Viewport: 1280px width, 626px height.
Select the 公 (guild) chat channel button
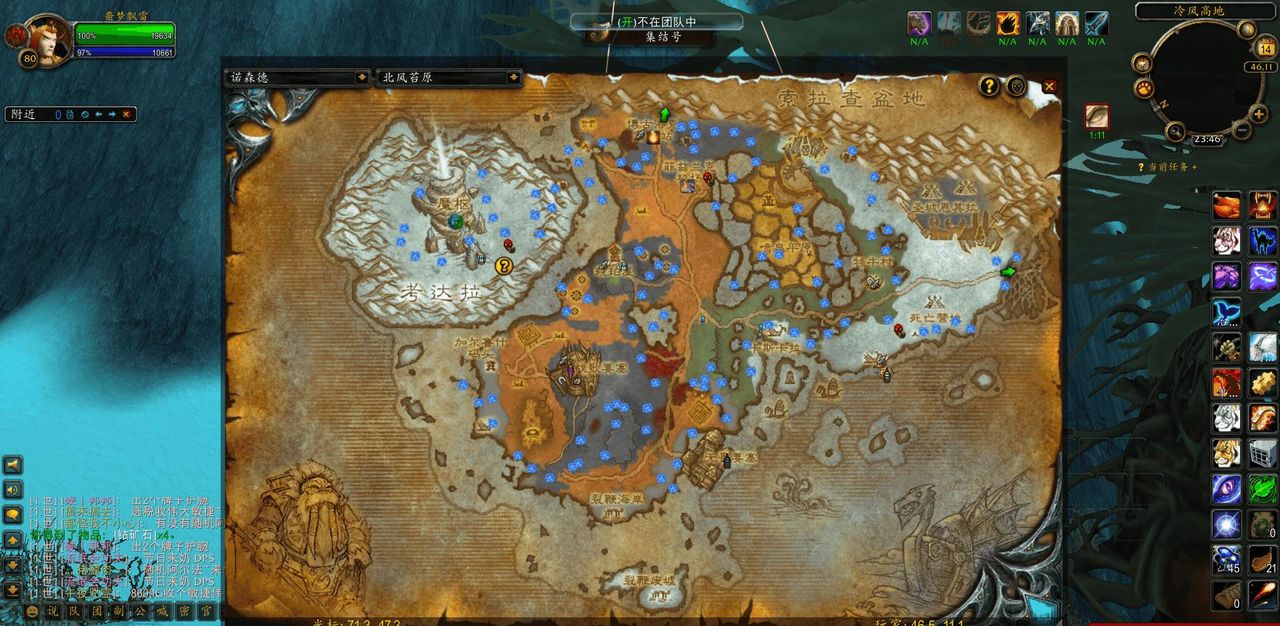140,610
